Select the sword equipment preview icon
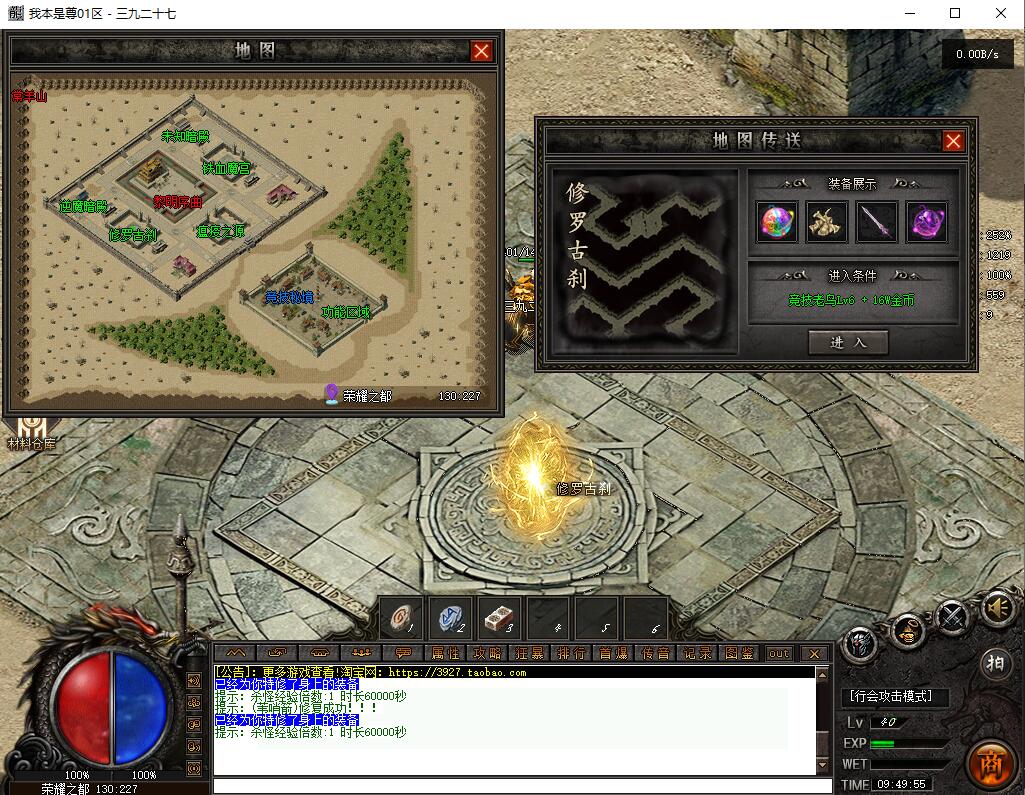The width and height of the screenshot is (1025, 795). point(877,221)
